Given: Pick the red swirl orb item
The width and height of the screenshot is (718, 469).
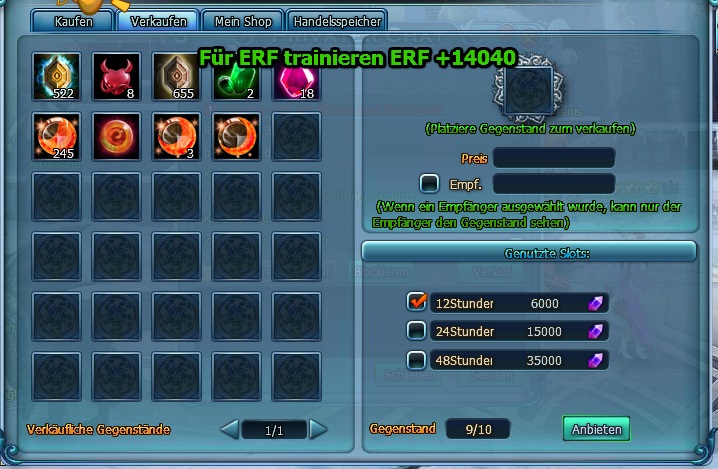Looking at the screenshot, I should (x=116, y=137).
